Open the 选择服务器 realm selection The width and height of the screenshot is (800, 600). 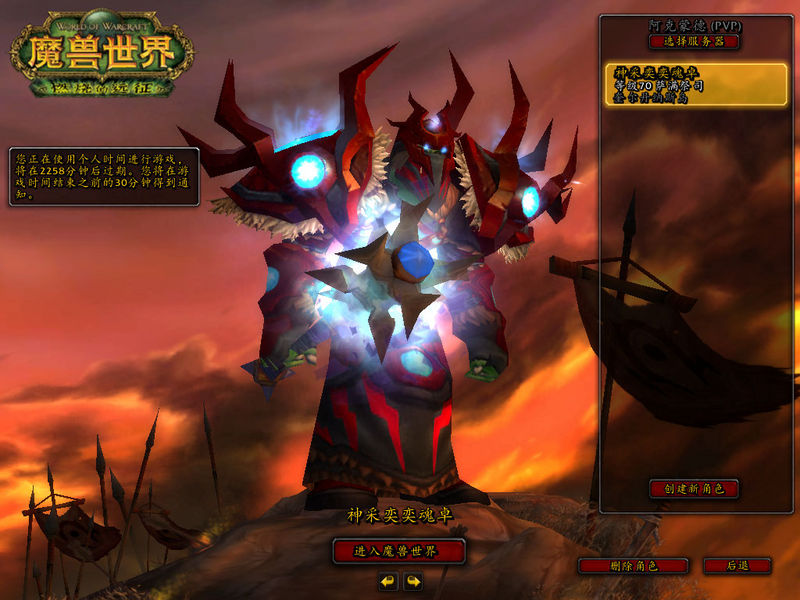693,42
